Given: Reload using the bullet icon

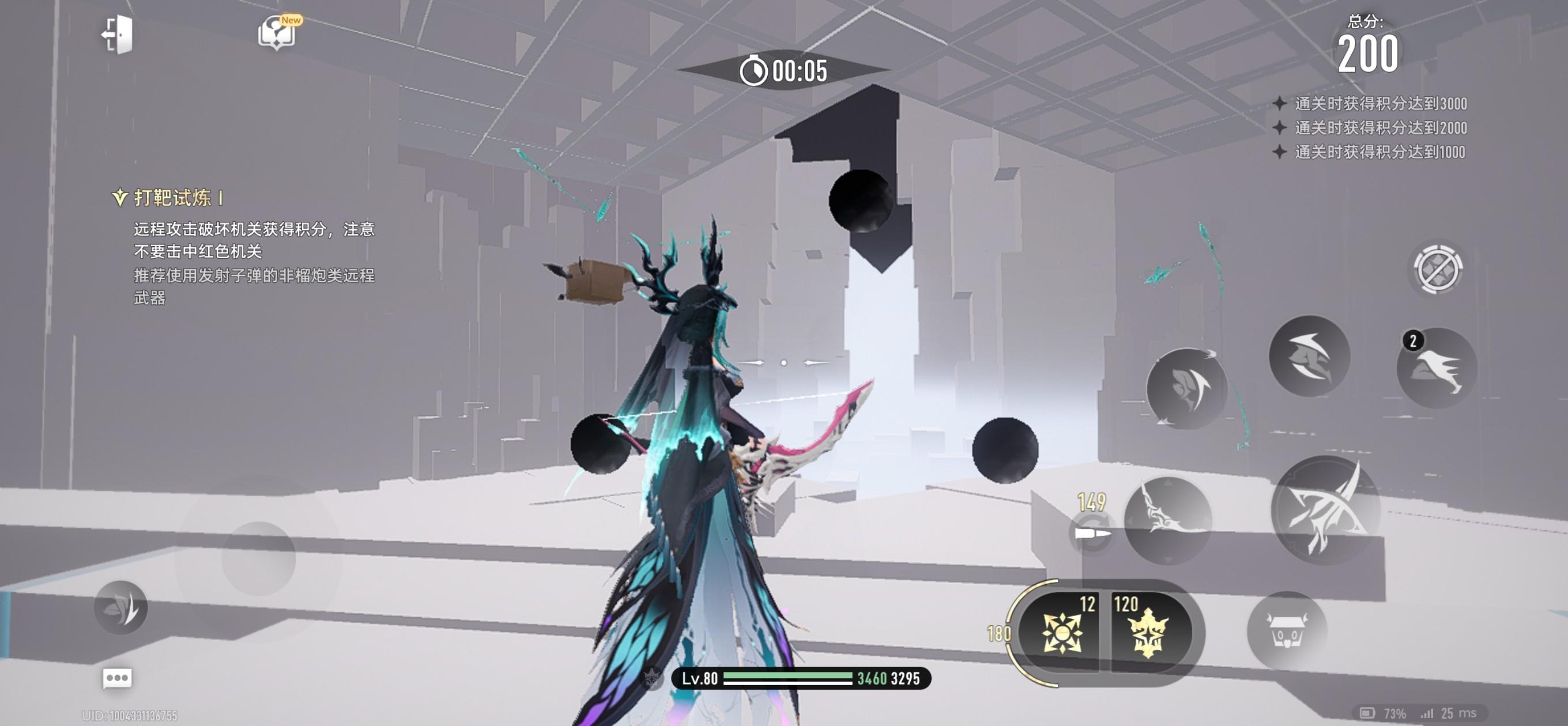Looking at the screenshot, I should pyautogui.click(x=1090, y=532).
